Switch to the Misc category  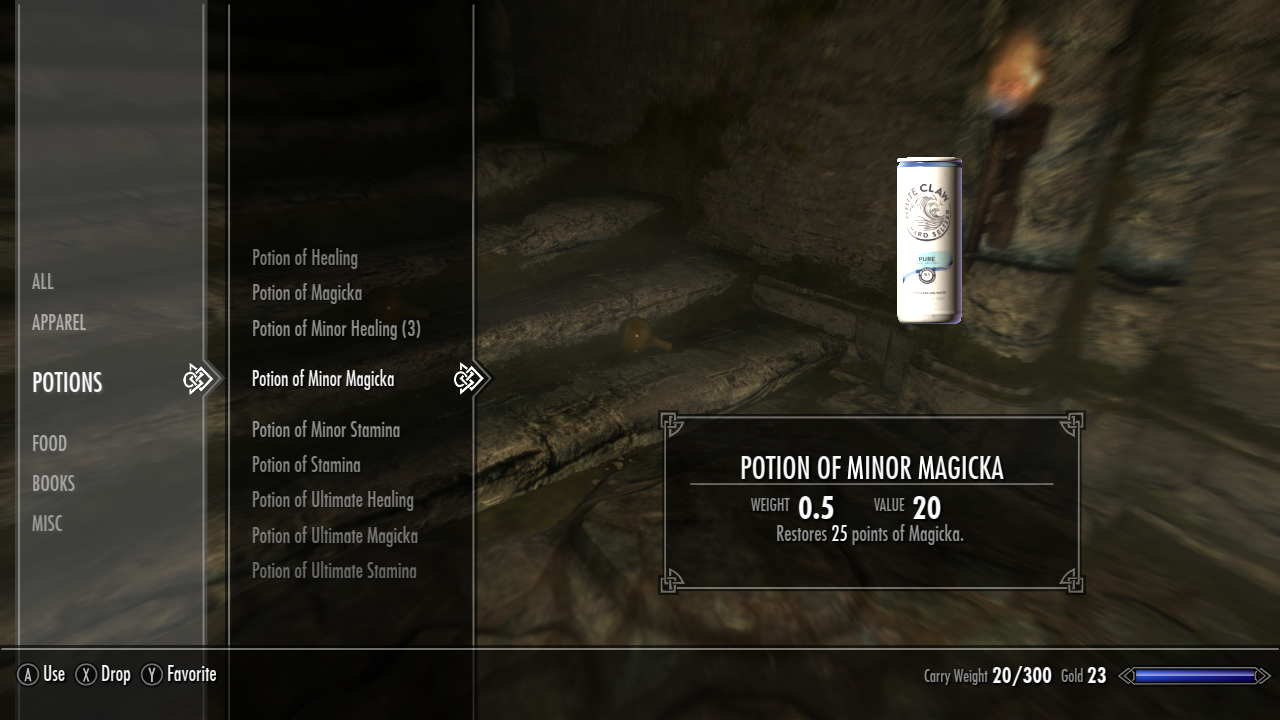point(47,523)
